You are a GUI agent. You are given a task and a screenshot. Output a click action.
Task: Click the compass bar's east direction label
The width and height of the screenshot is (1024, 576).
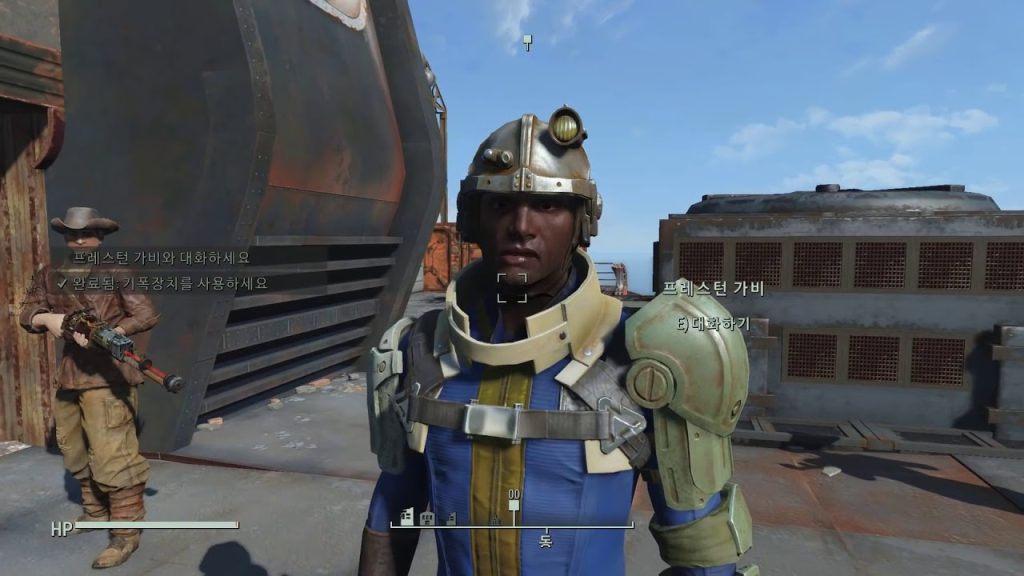tap(545, 540)
